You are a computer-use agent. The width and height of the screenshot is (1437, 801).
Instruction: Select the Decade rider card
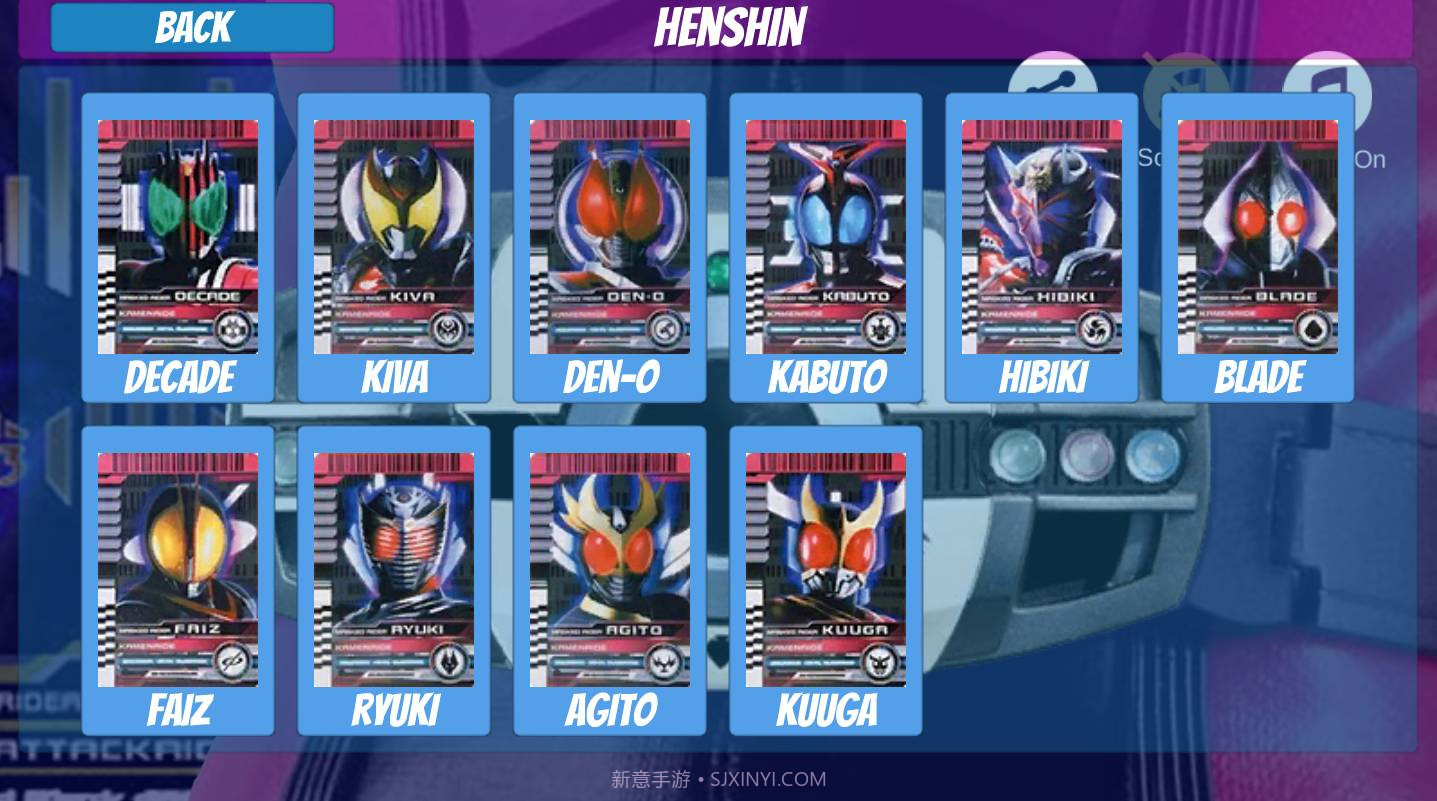click(x=178, y=238)
